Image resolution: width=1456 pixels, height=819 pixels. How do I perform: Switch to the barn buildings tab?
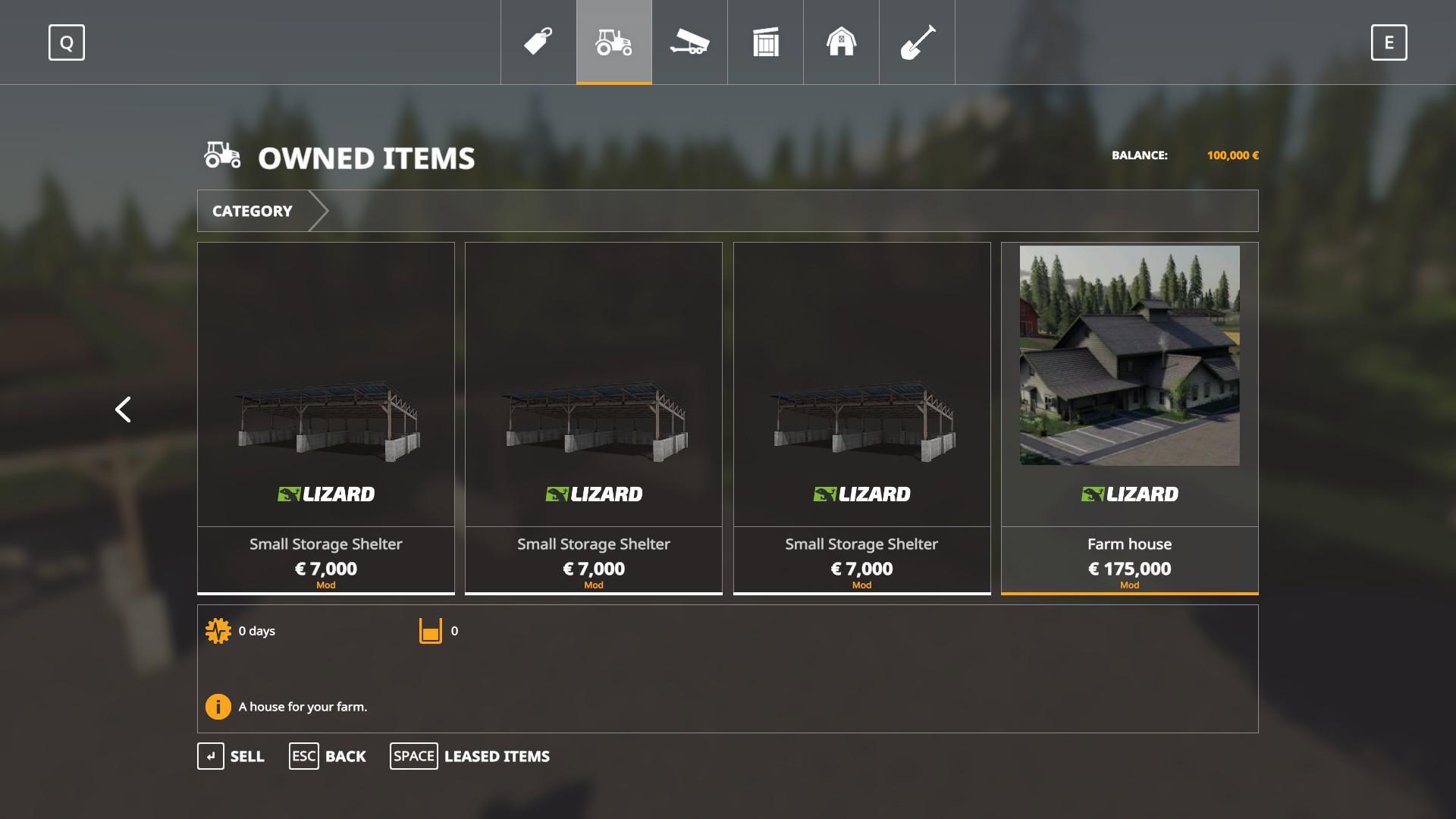[841, 42]
